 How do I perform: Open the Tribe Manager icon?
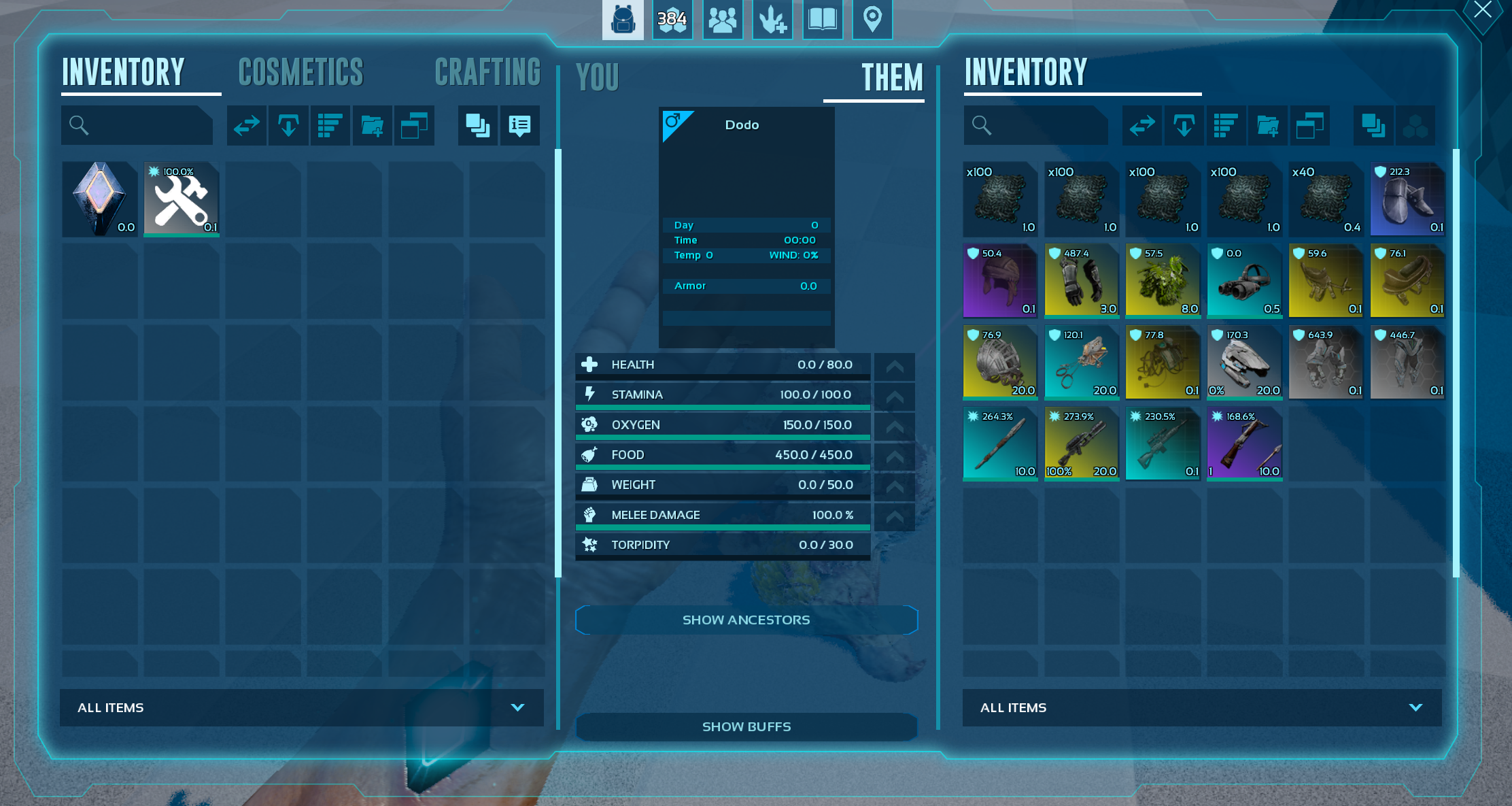coord(722,20)
